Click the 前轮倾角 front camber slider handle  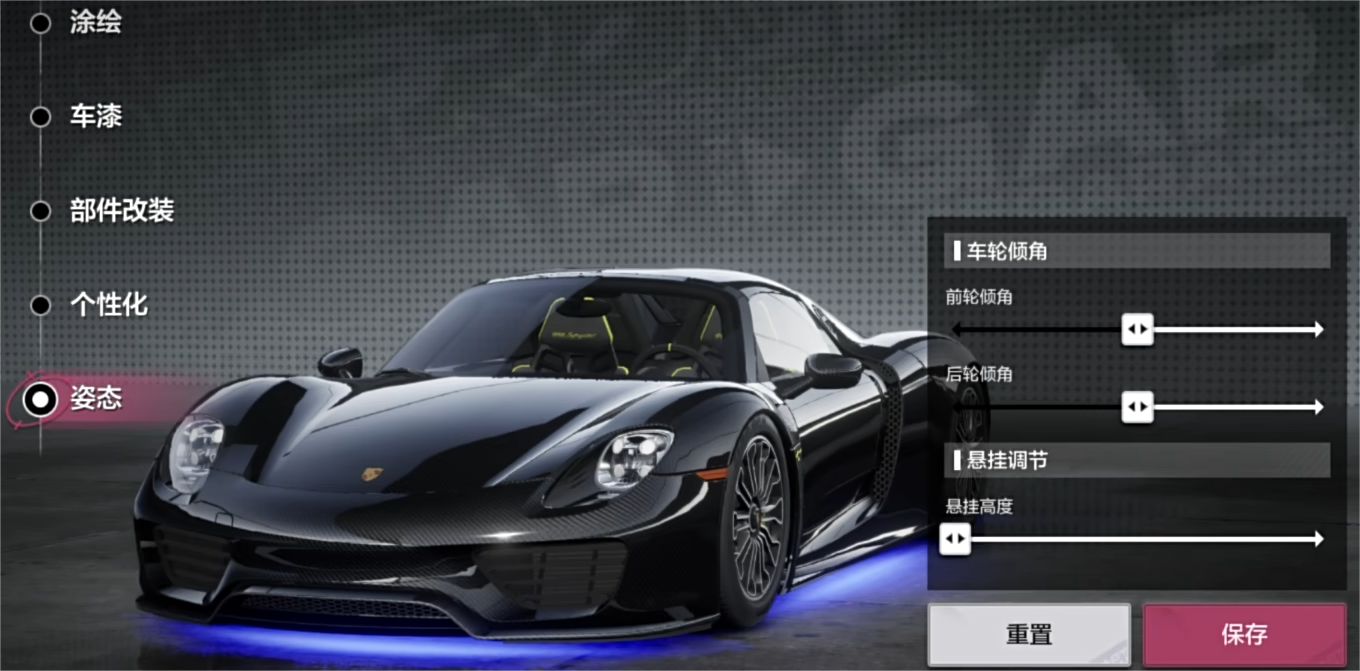pos(1137,329)
